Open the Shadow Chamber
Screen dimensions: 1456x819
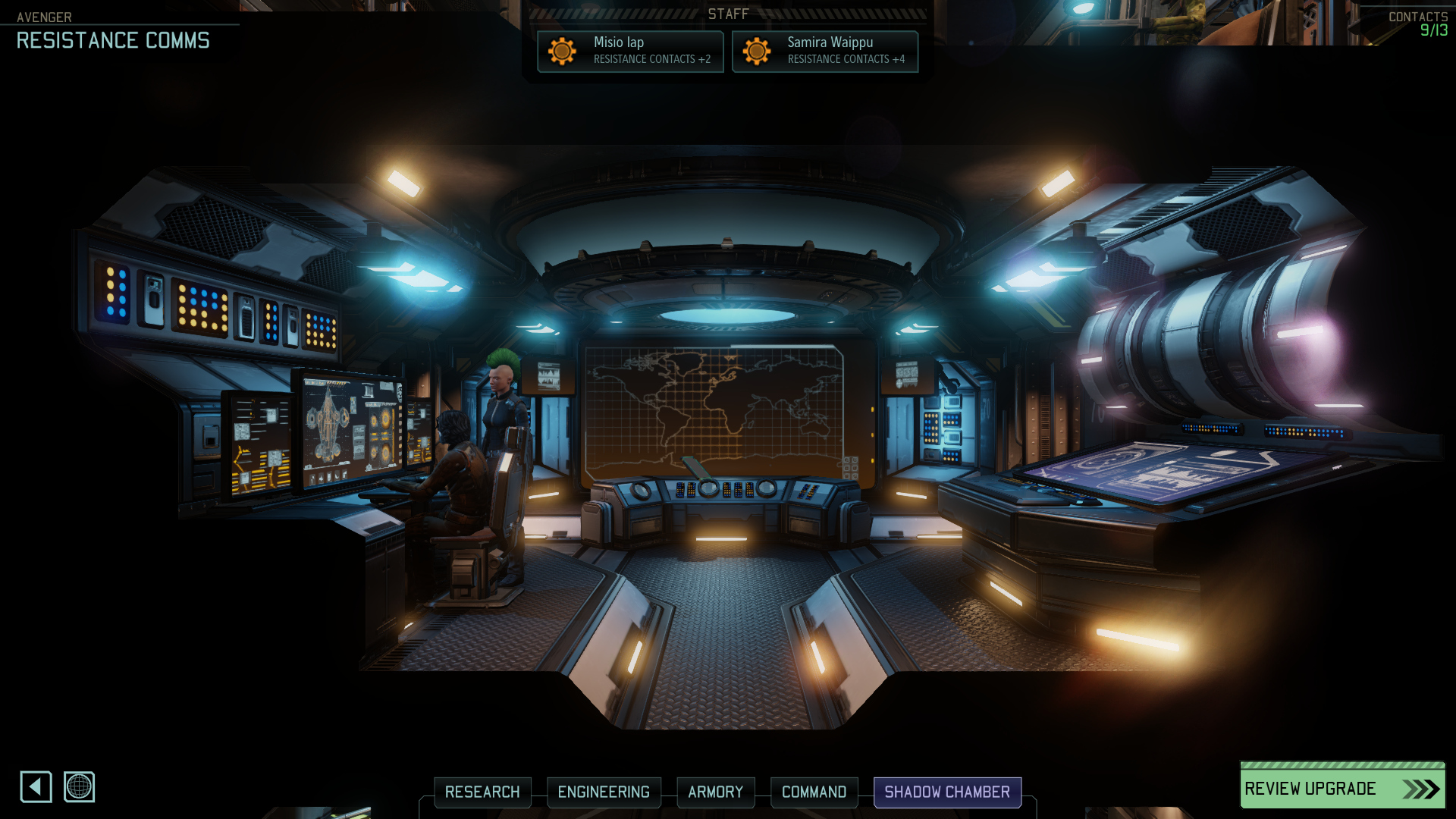point(947,792)
